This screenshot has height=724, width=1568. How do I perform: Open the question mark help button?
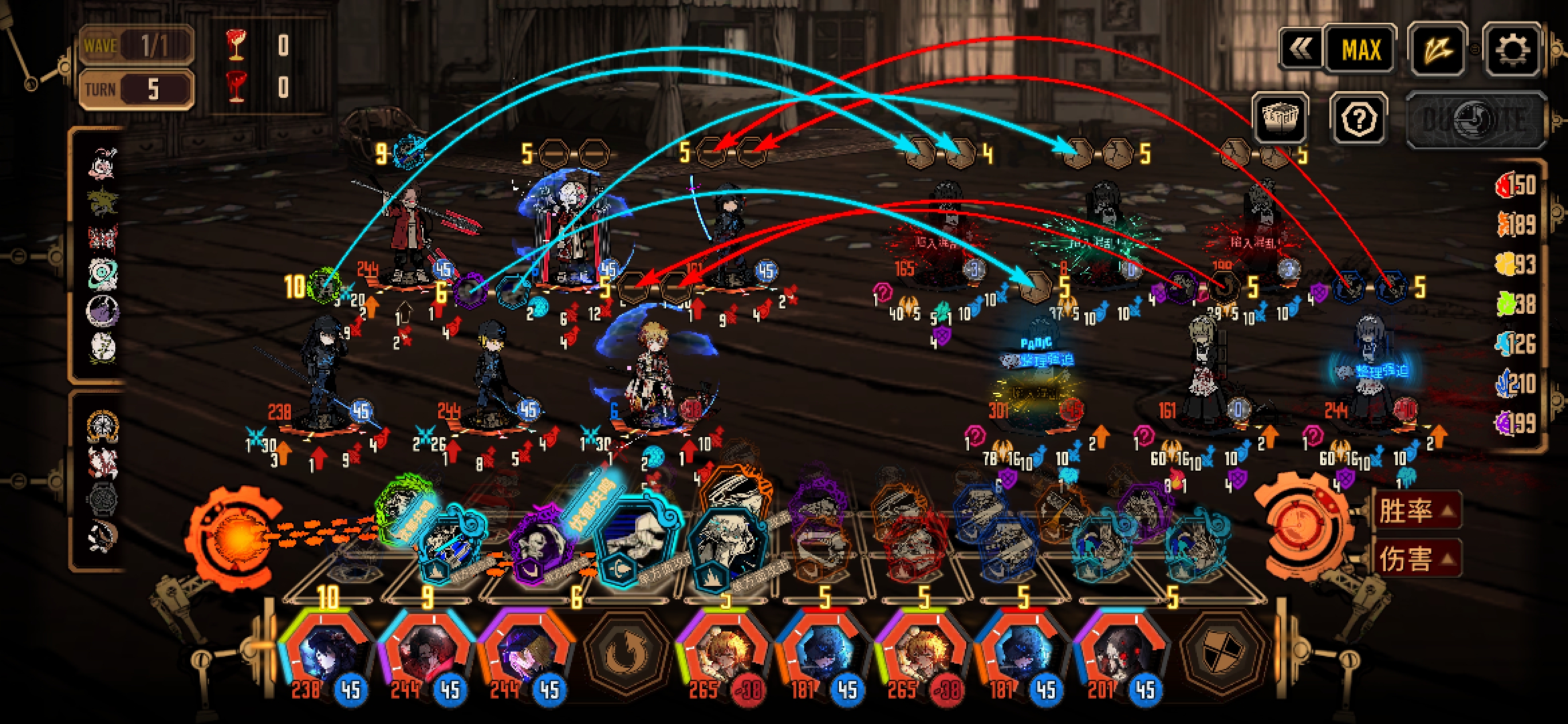1358,119
